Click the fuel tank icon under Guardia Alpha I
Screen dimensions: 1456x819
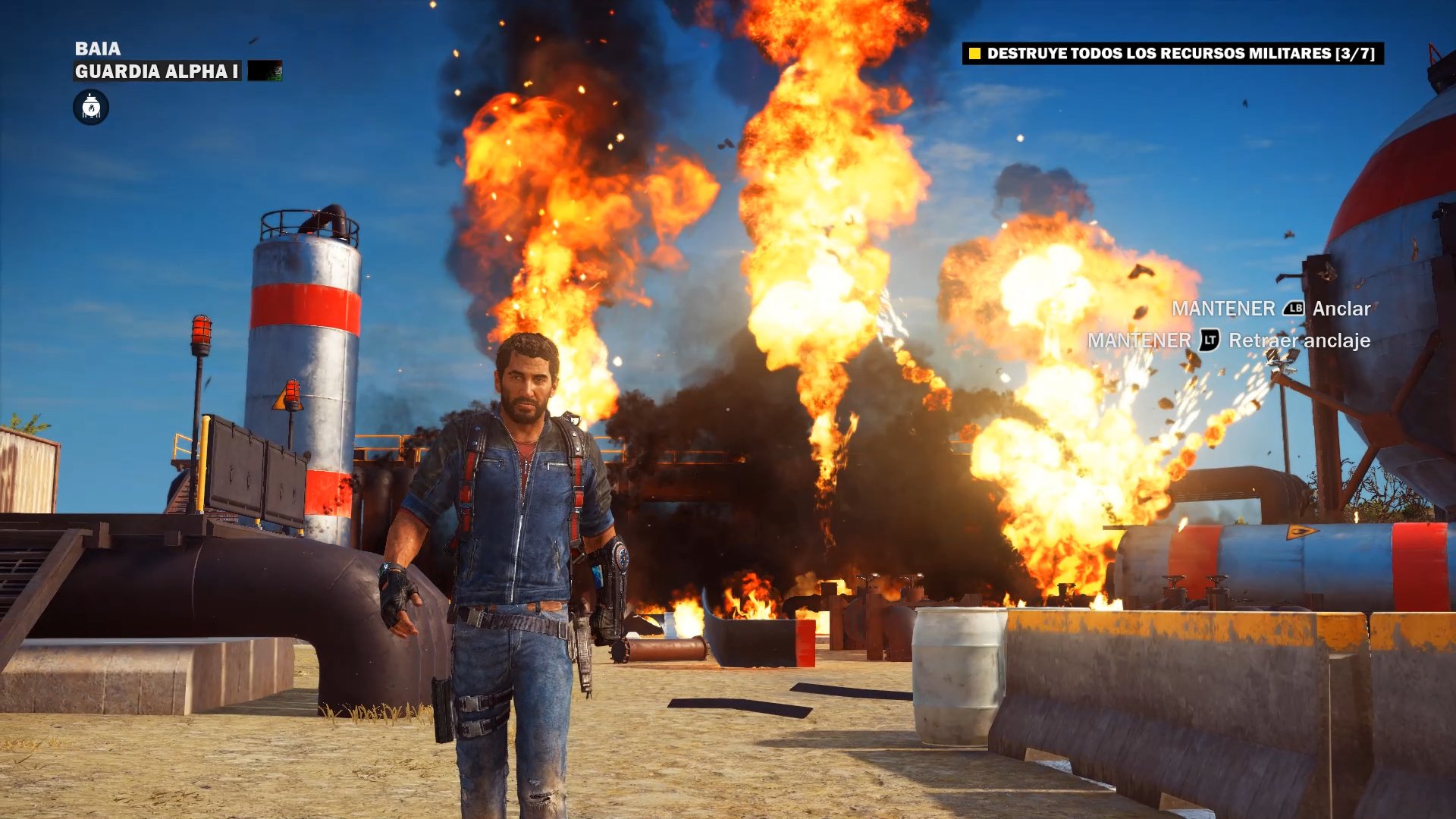(x=91, y=107)
